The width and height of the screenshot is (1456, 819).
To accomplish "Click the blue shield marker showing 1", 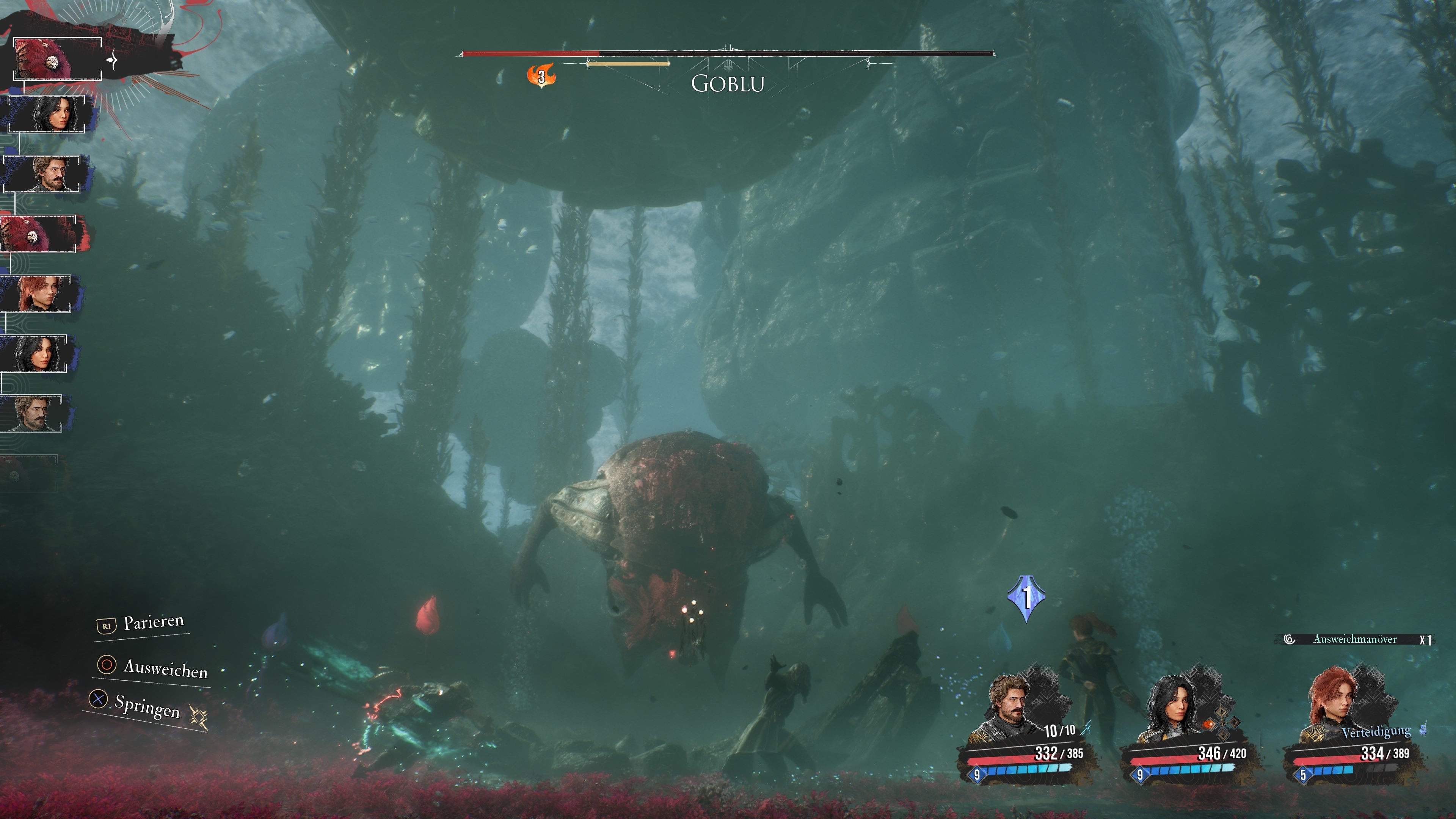I will point(1026,597).
